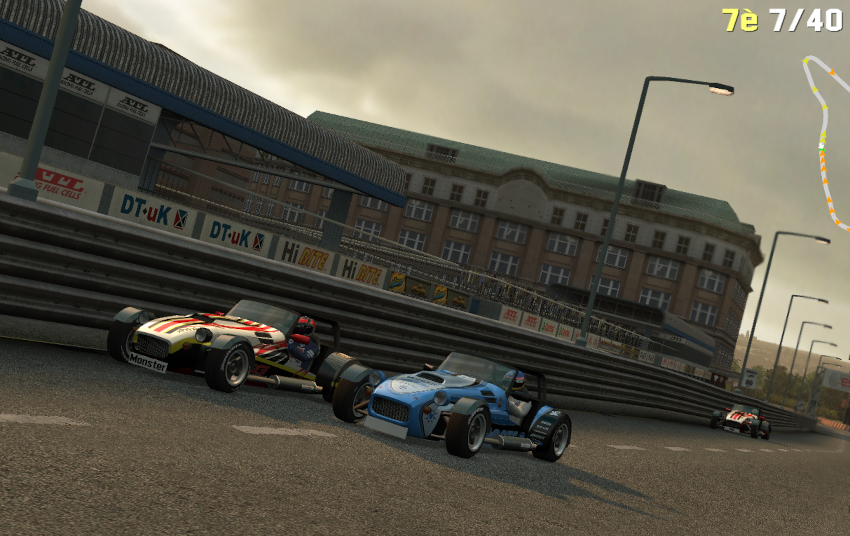
Task: Click the track minimap outline
Action: (825, 140)
